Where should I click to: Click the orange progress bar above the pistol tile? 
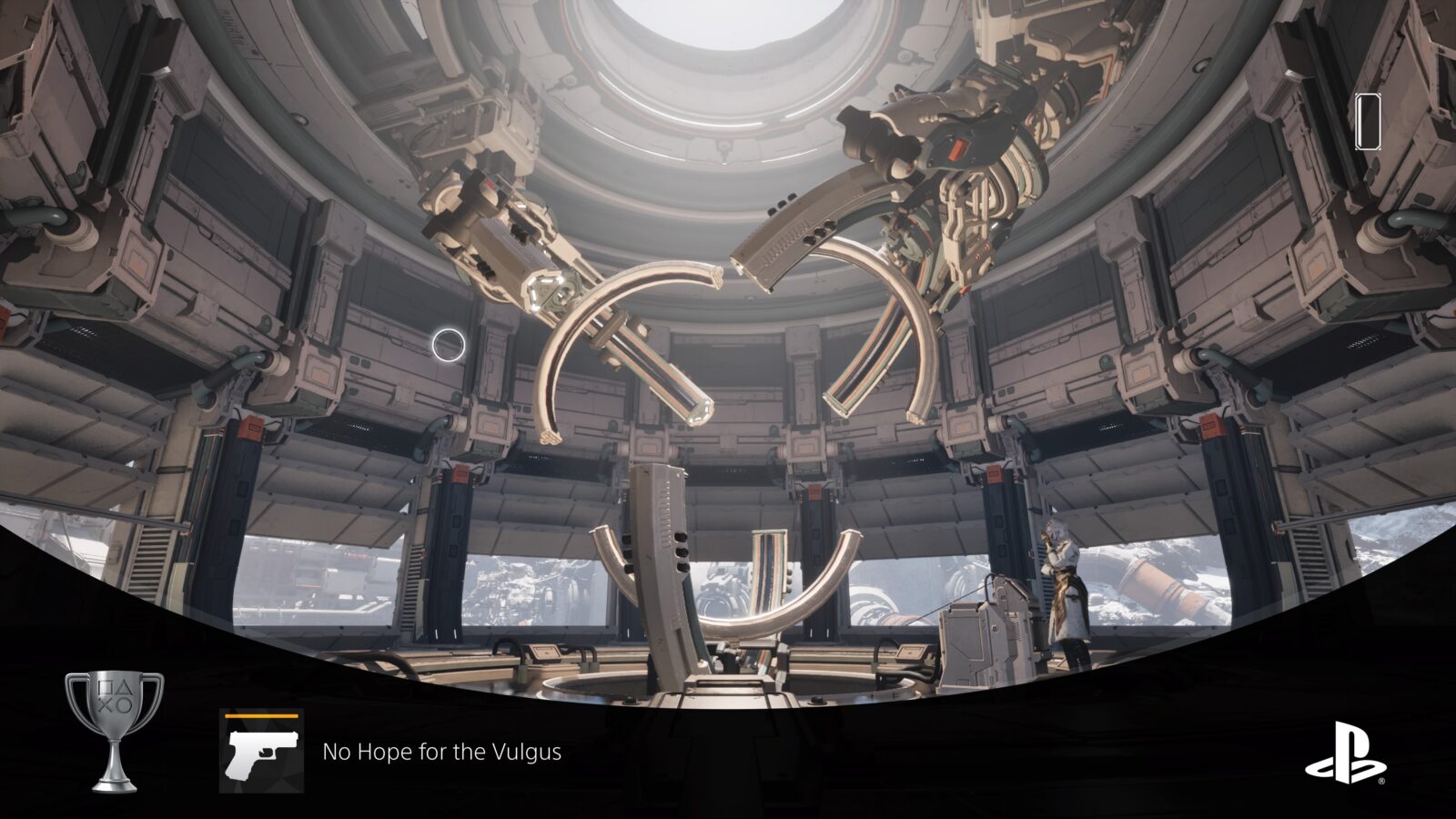[261, 716]
